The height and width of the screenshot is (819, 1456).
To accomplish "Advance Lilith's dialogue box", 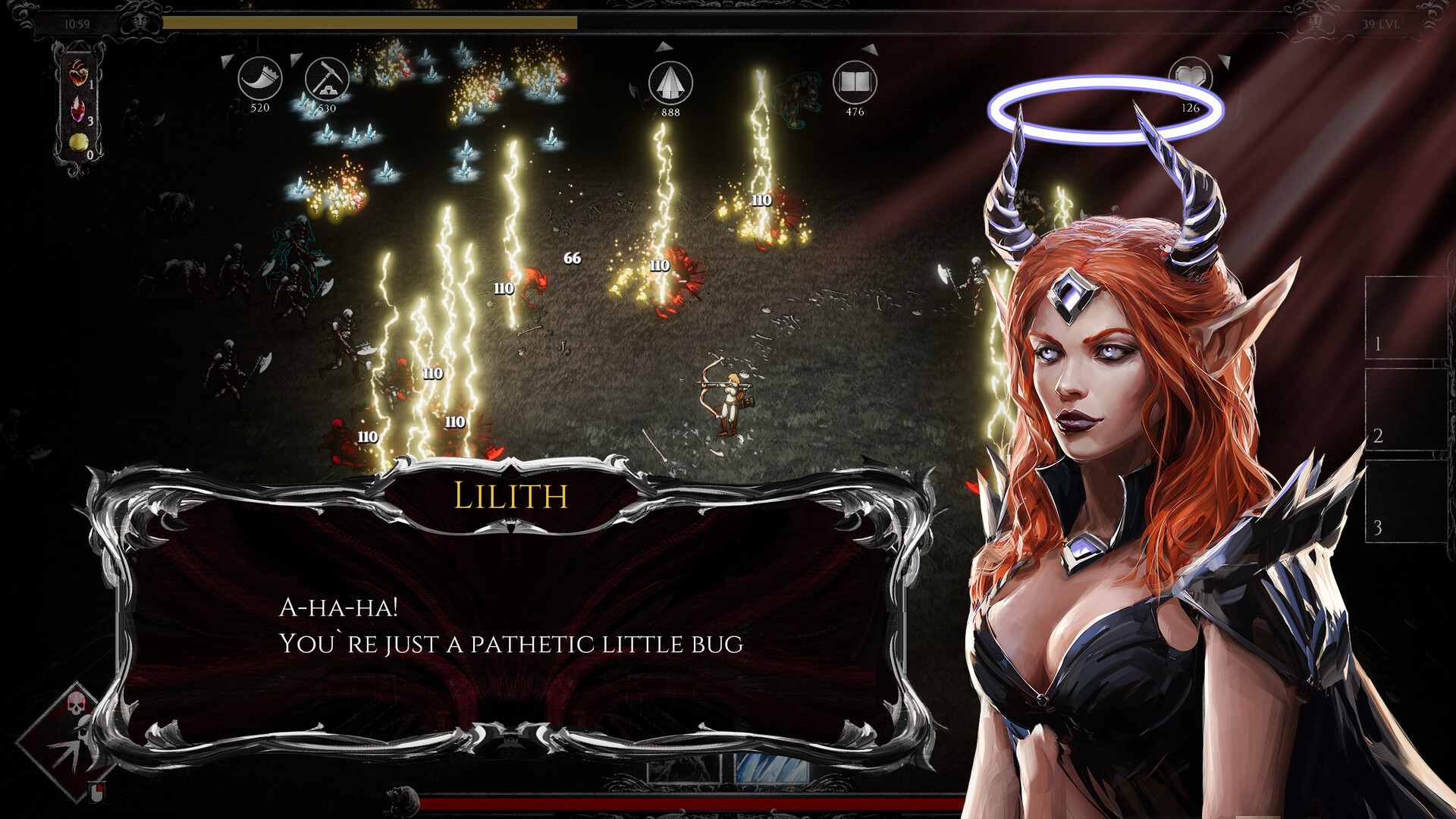I will point(510,623).
